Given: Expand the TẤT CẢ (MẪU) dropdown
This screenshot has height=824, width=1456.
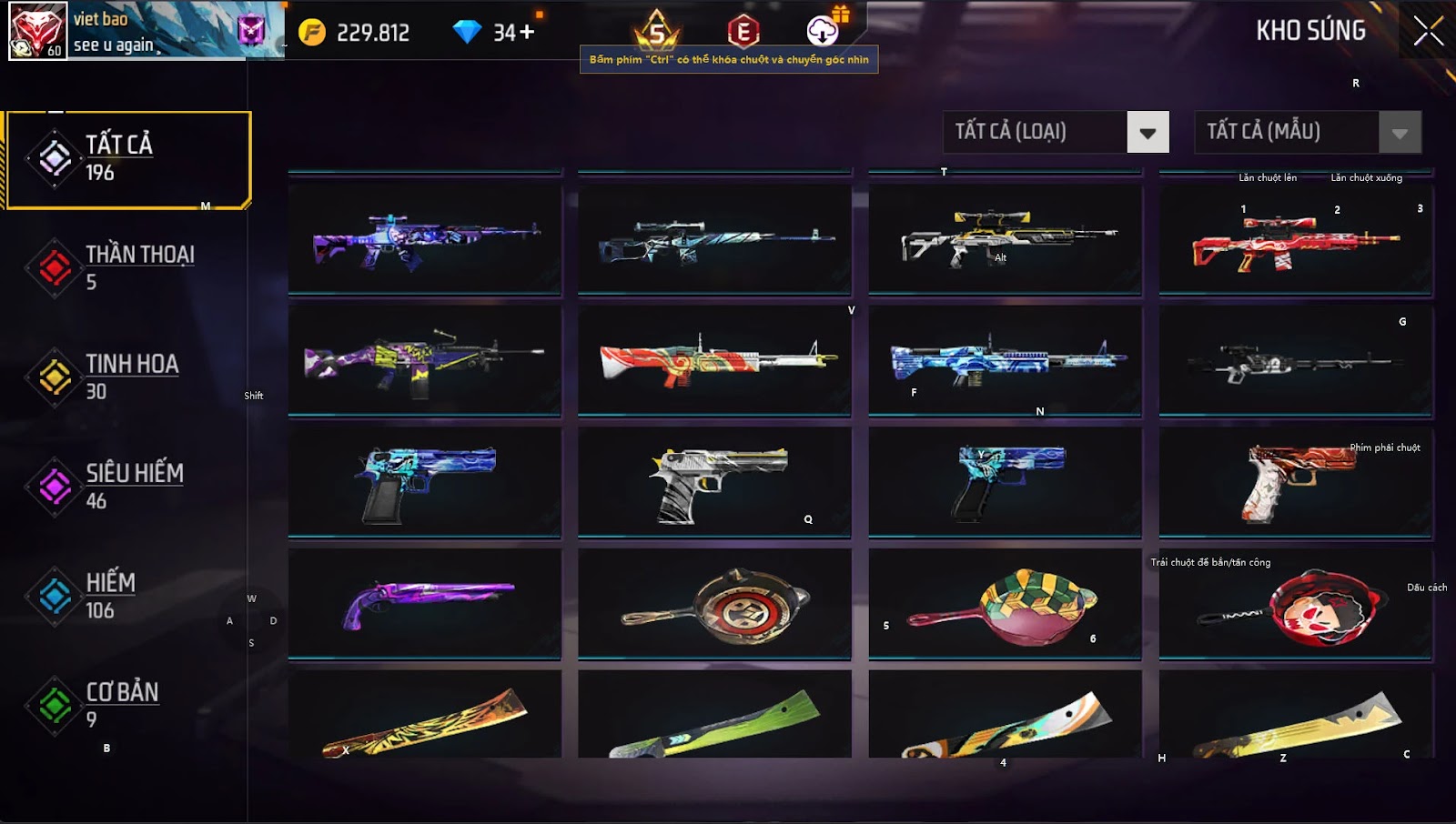Looking at the screenshot, I should [1400, 133].
